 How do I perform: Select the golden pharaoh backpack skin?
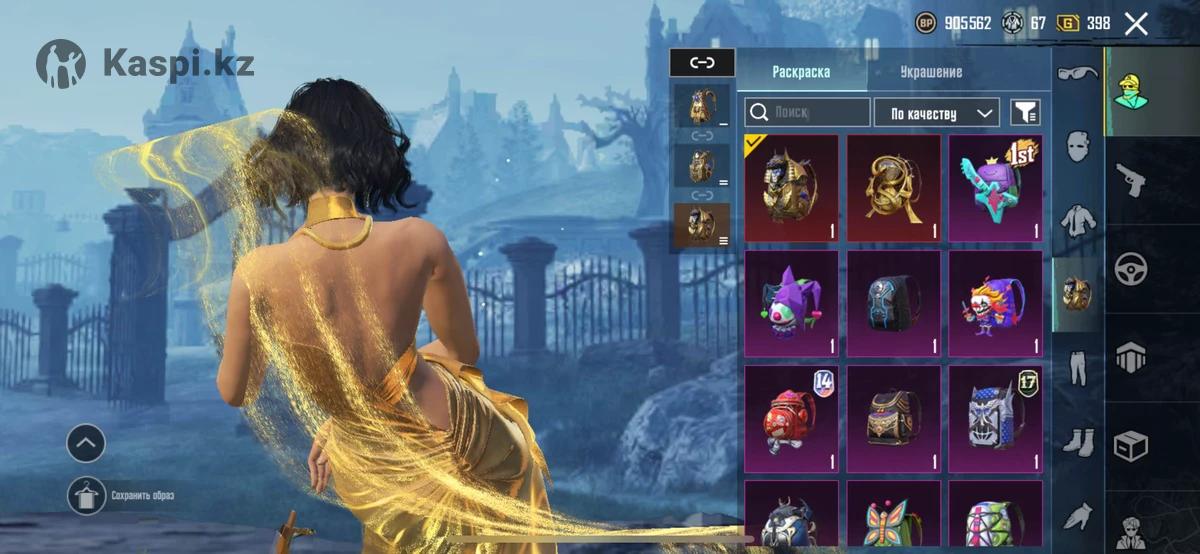792,187
